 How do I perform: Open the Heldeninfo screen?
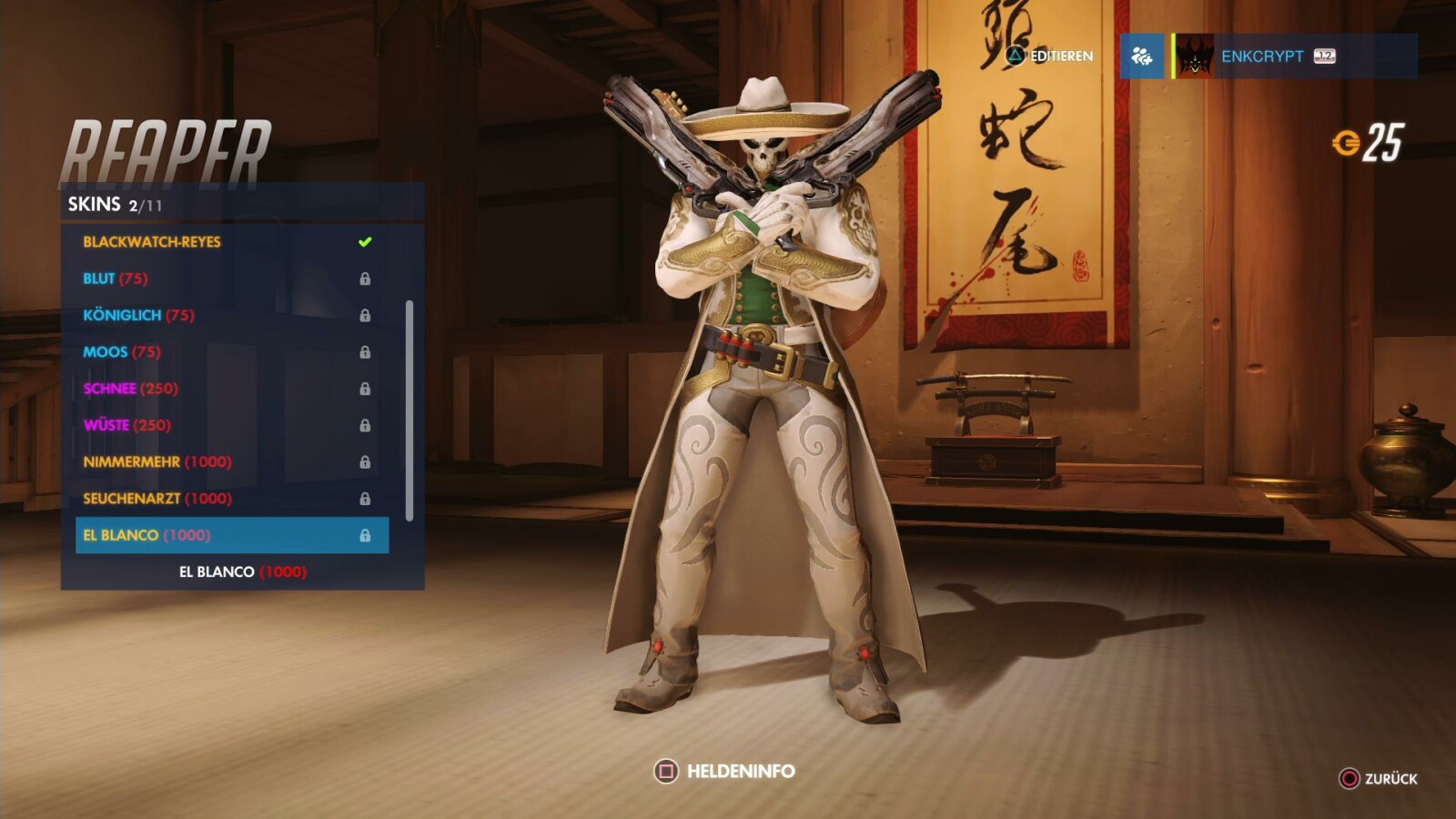pos(728,769)
